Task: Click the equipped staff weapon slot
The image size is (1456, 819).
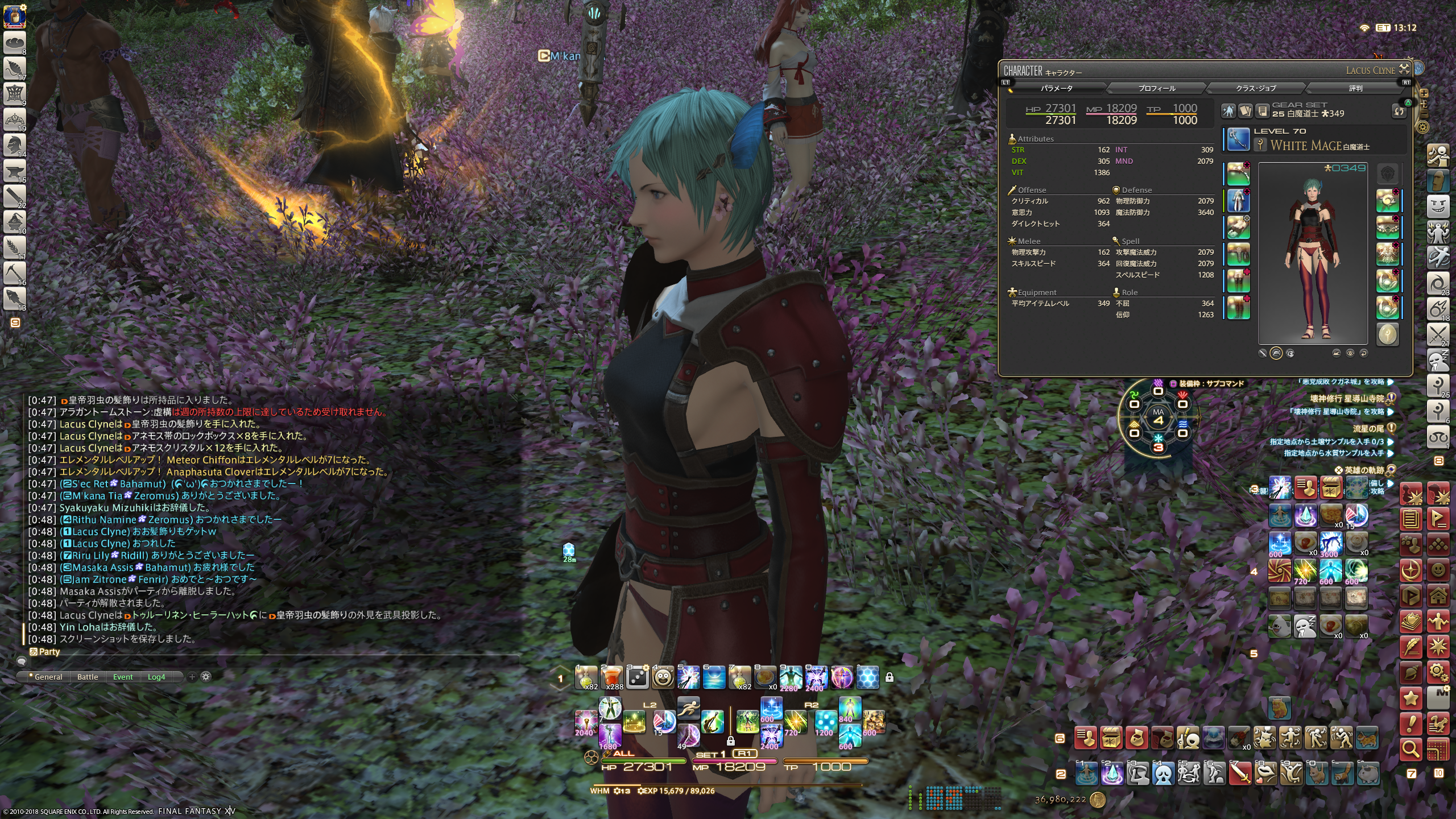Action: pyautogui.click(x=1238, y=140)
